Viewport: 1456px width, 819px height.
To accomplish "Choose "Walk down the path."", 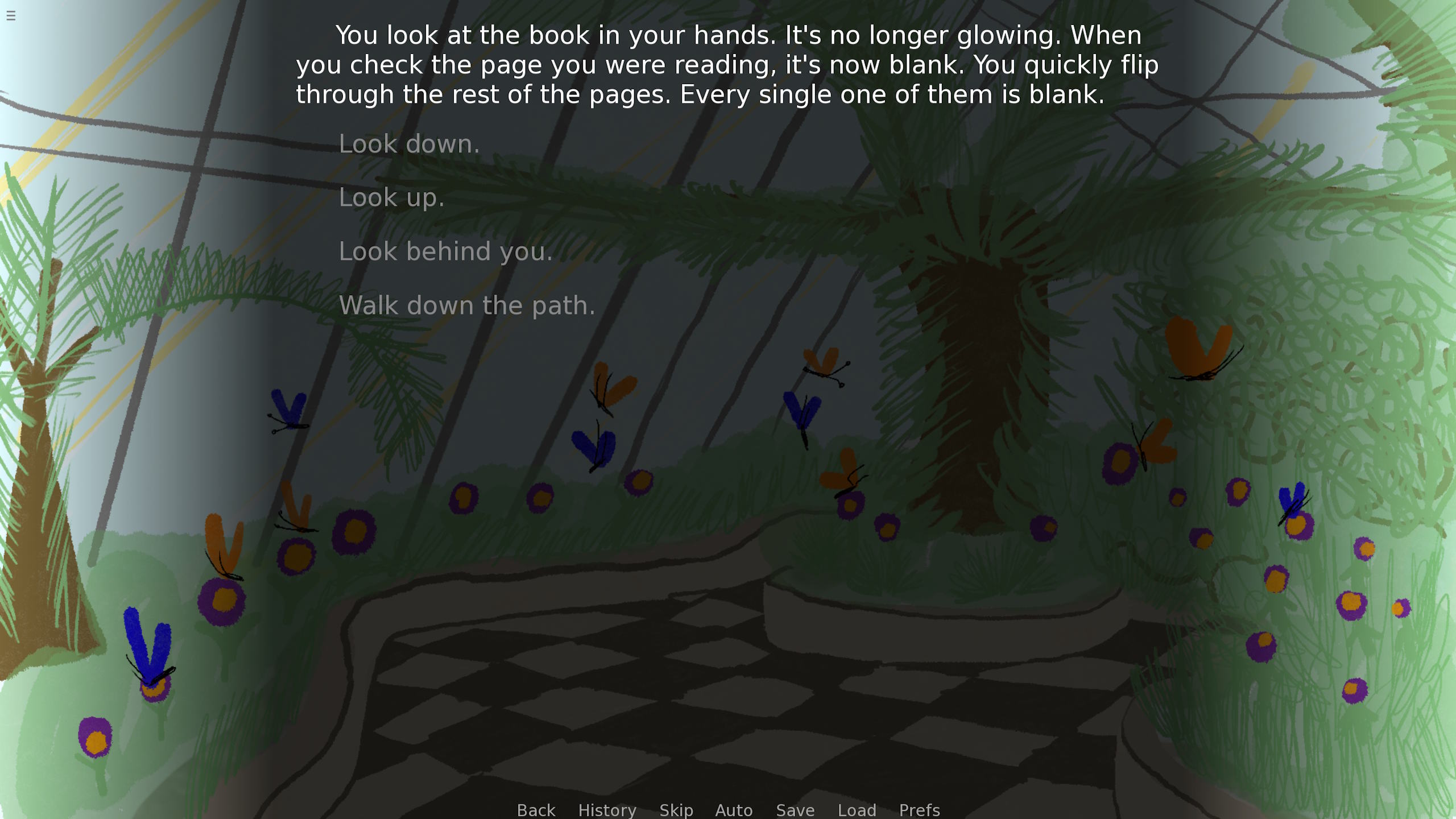I will (466, 305).
